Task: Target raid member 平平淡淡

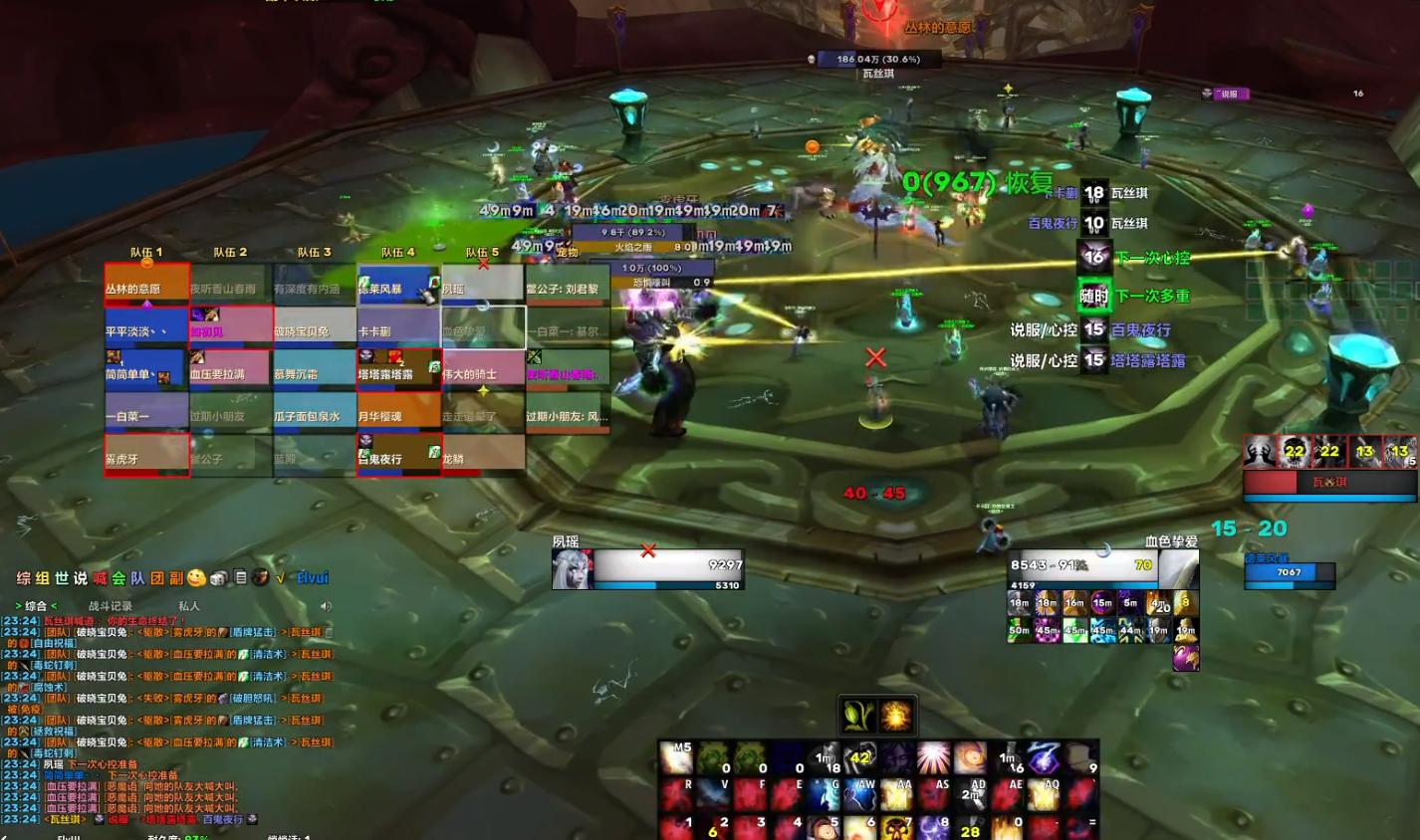Action: point(146,329)
